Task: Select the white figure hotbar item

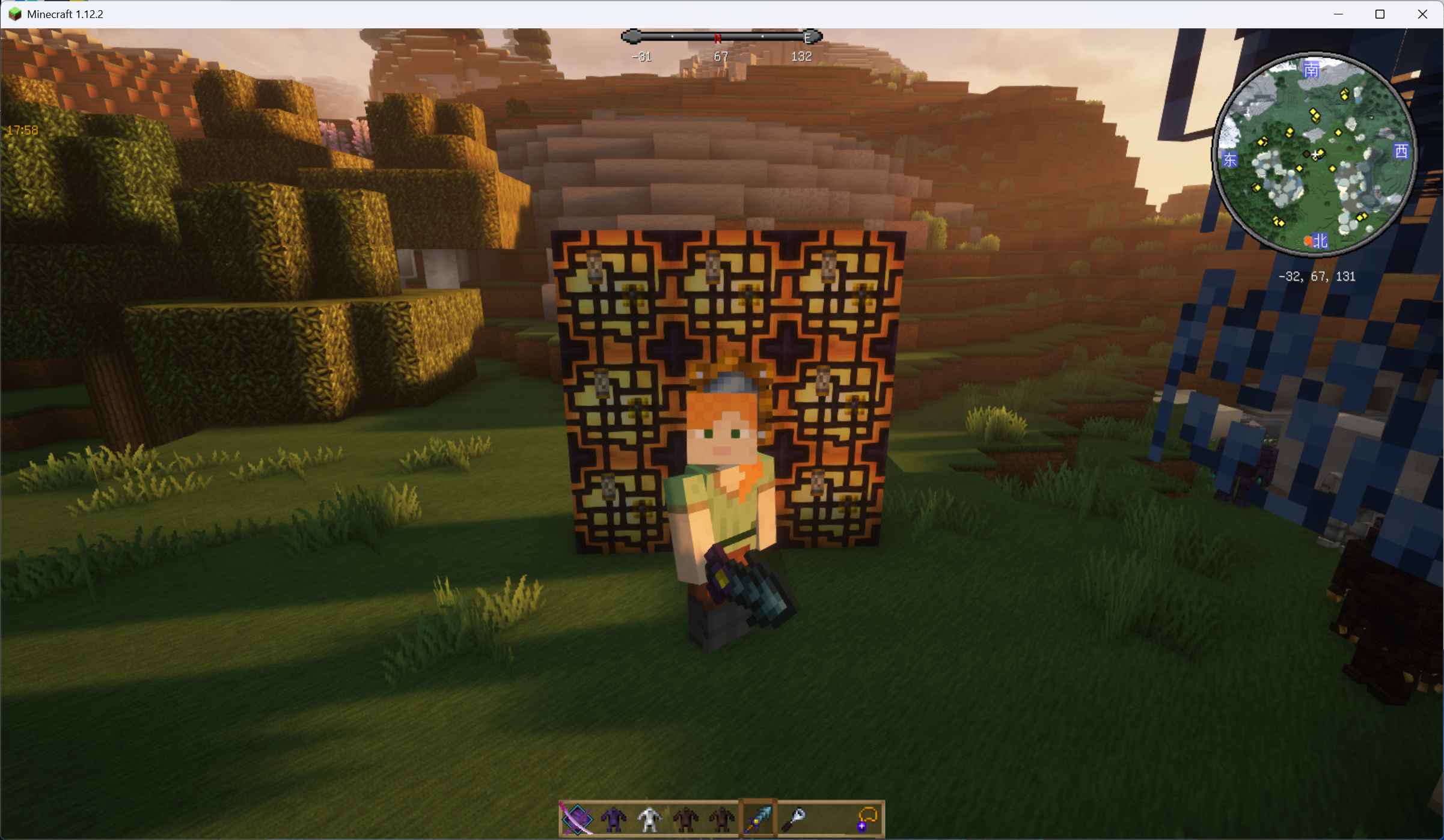Action: [649, 818]
